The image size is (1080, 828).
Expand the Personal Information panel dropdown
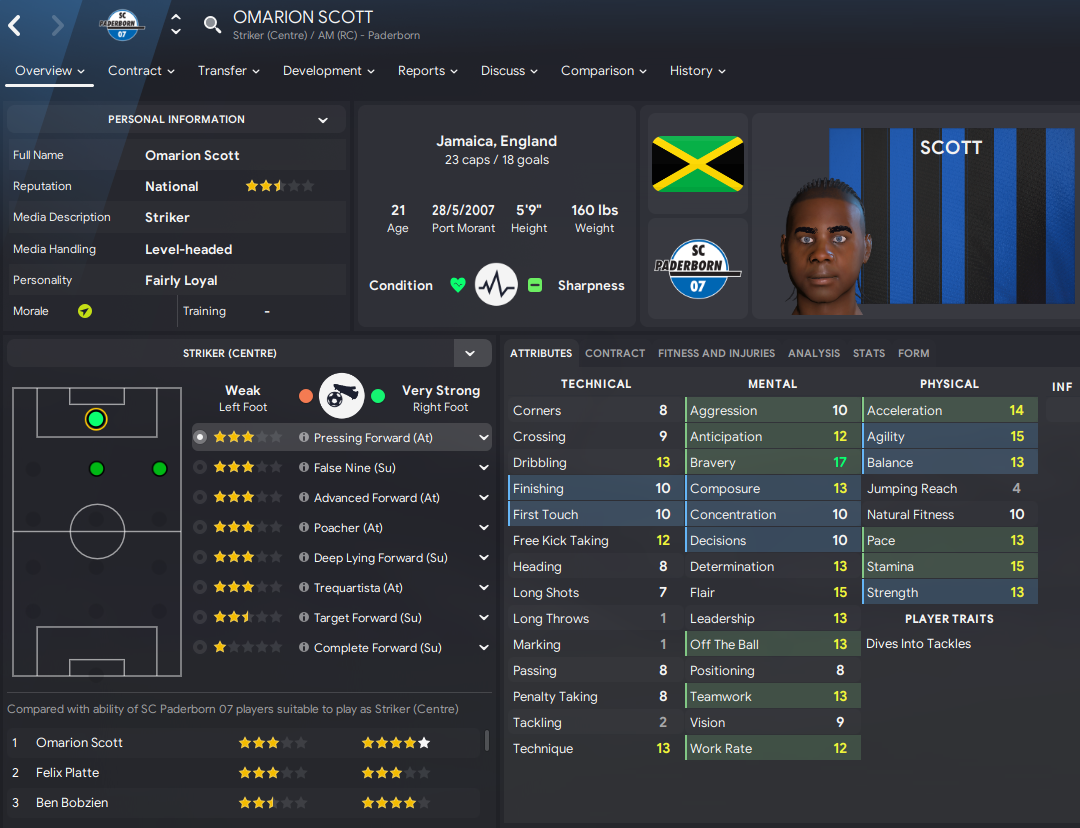point(323,120)
